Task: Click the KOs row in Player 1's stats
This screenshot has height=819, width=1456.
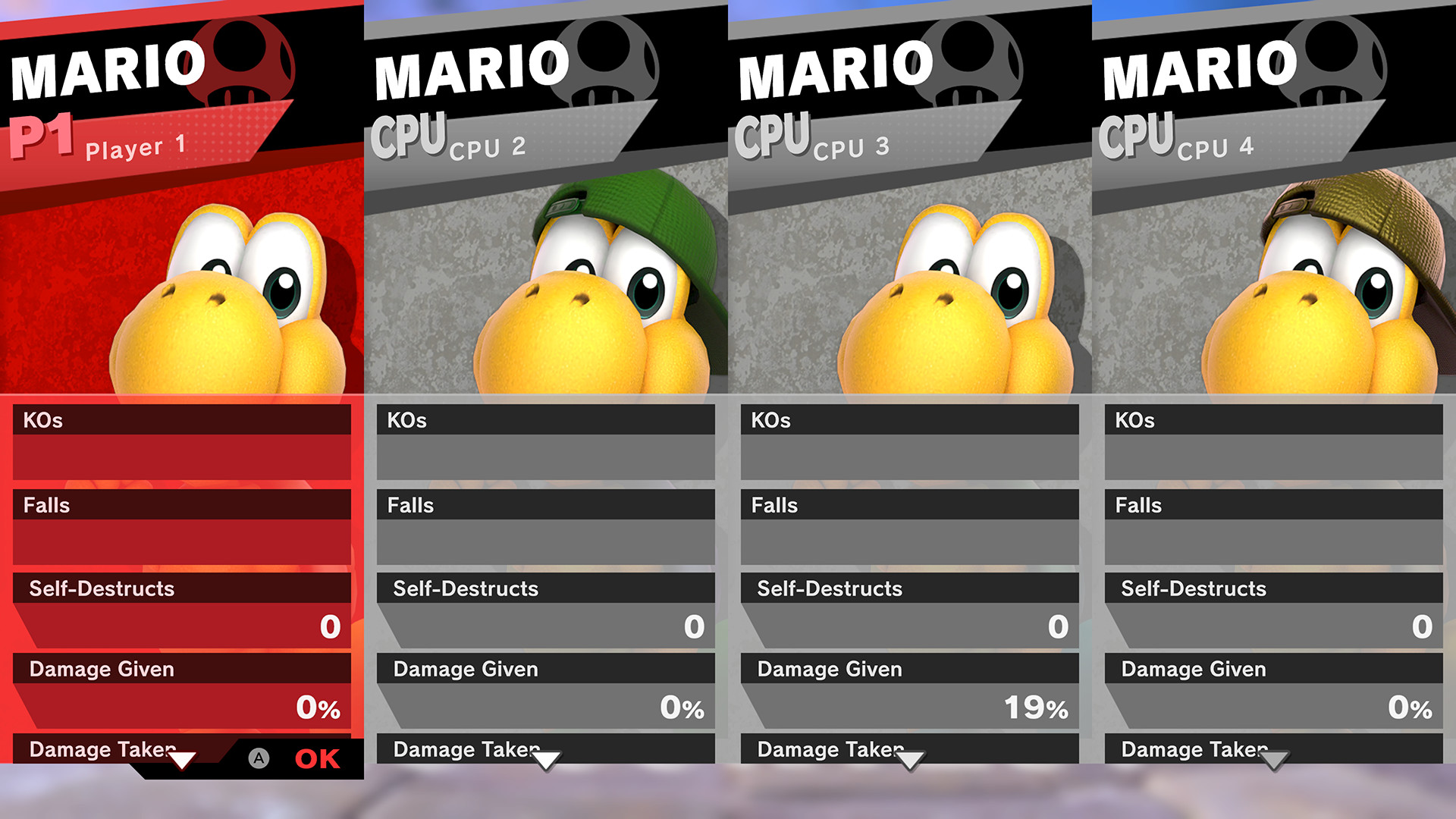Action: click(x=182, y=420)
